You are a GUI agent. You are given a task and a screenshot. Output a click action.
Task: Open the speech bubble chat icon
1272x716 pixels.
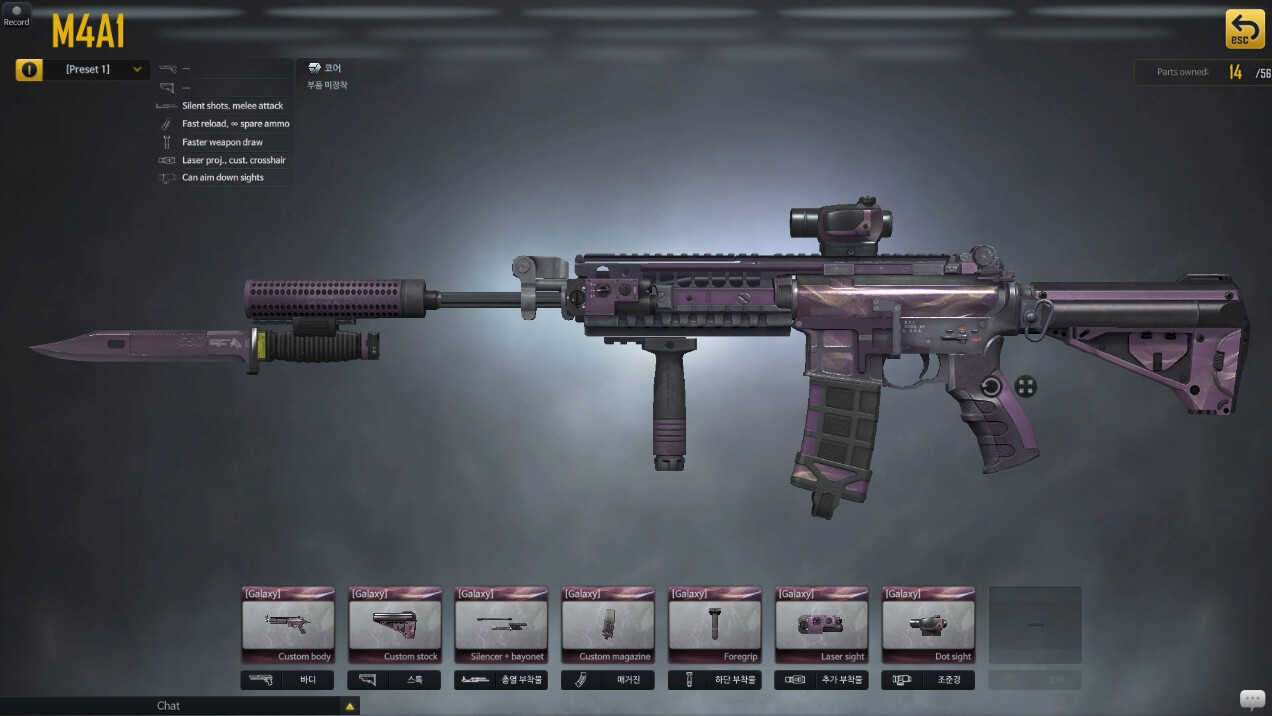[1252, 699]
